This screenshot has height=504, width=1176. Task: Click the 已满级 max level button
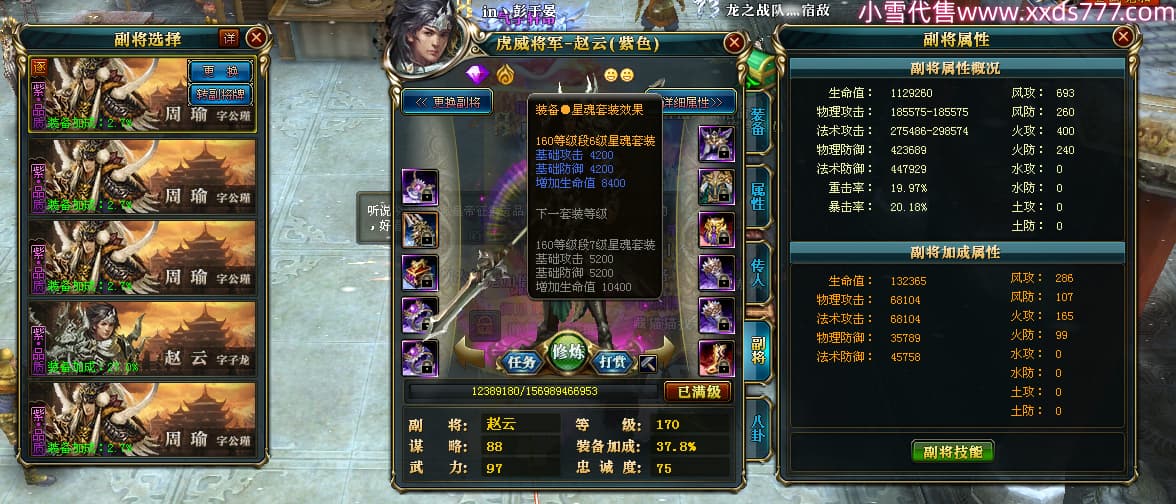coord(698,391)
